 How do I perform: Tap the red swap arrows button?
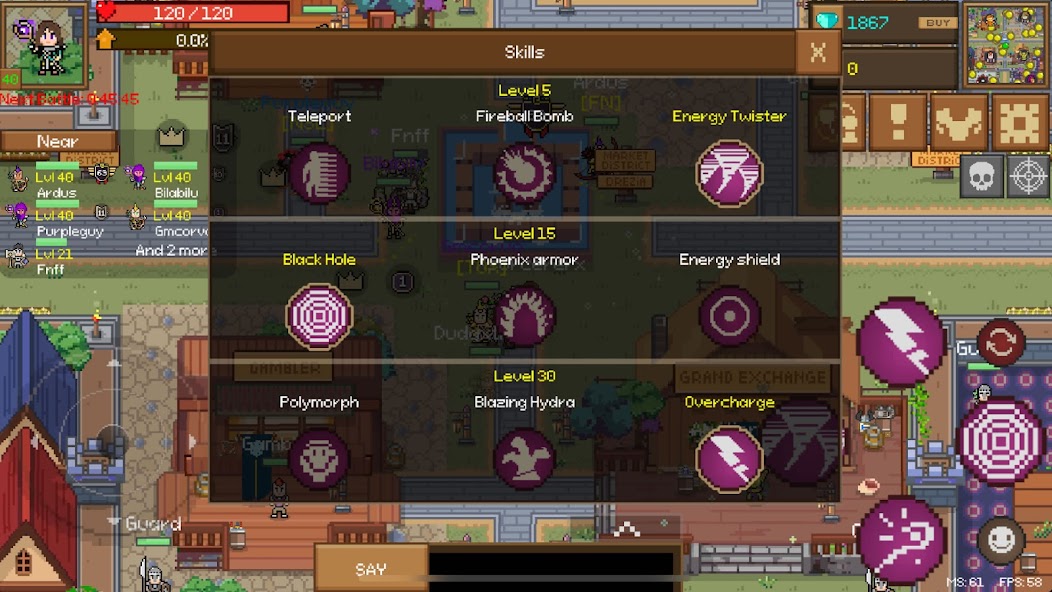(1001, 343)
